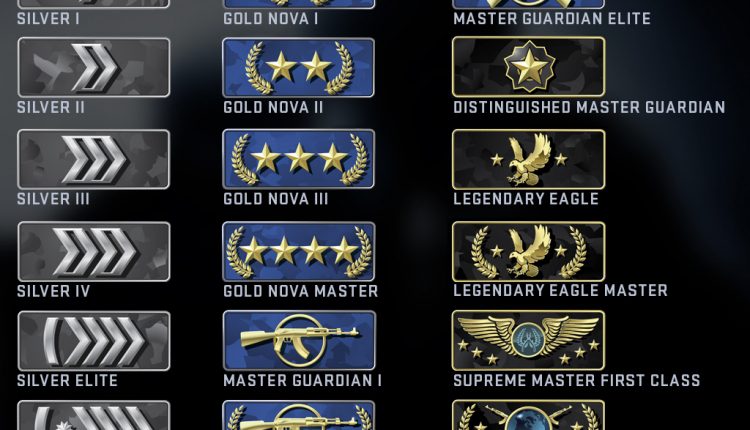The width and height of the screenshot is (750, 430).
Task: Pick the Gold Nova II two-star badge
Action: click(x=298, y=68)
